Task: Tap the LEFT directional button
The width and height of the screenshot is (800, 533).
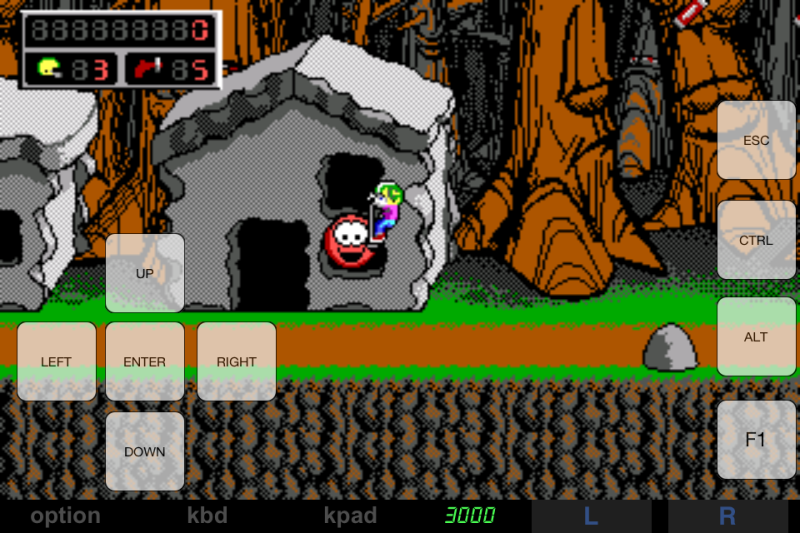Action: click(56, 361)
